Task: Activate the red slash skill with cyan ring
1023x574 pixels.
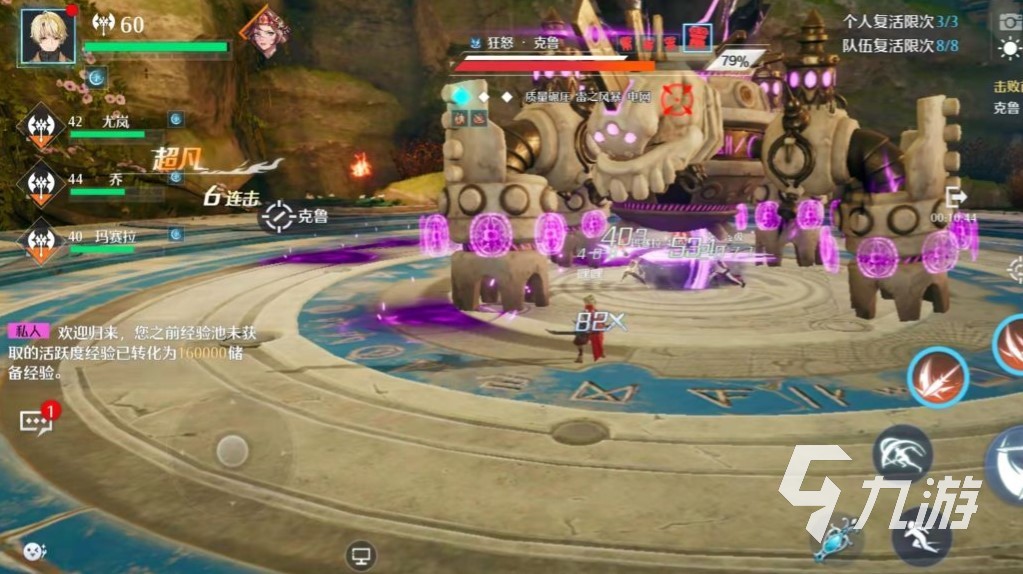Action: click(937, 378)
